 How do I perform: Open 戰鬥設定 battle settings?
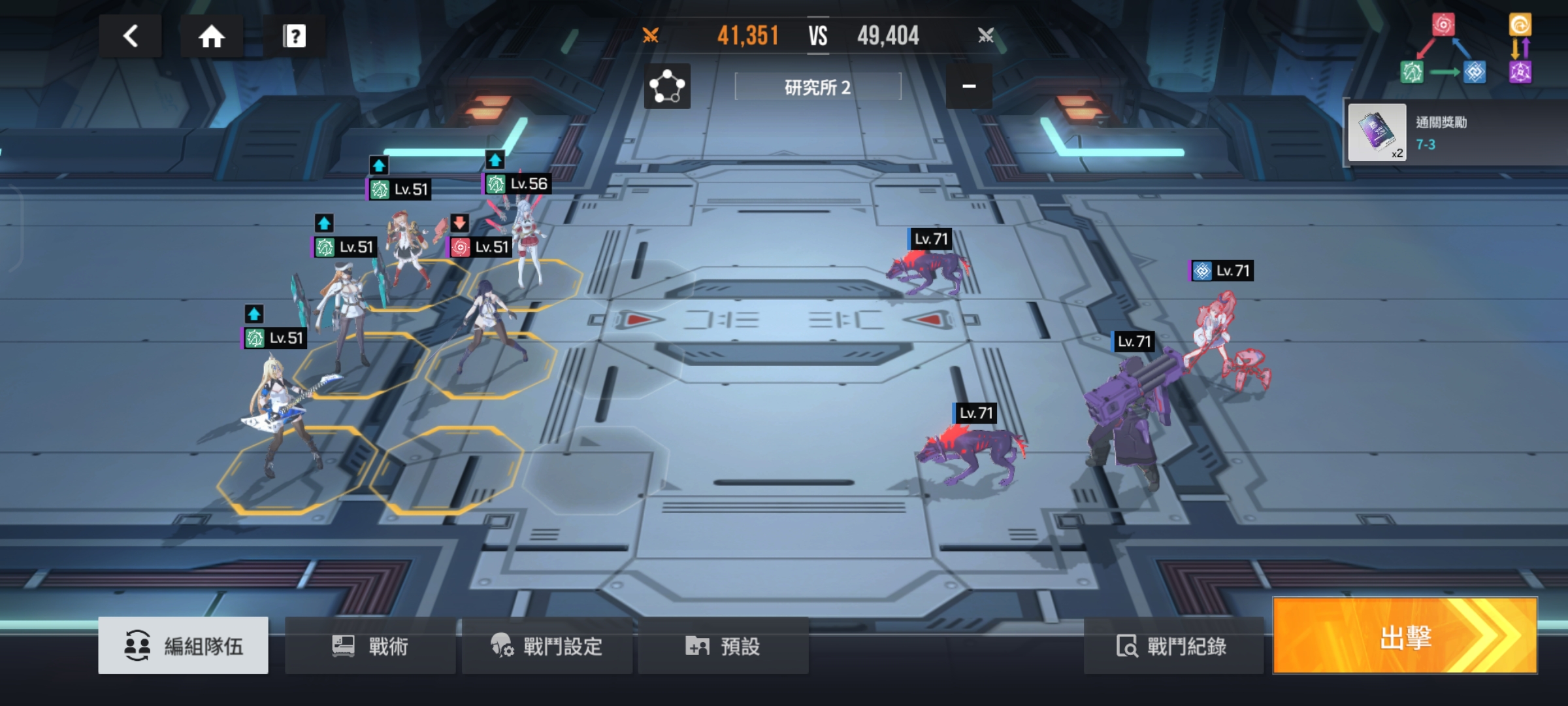[x=547, y=645]
